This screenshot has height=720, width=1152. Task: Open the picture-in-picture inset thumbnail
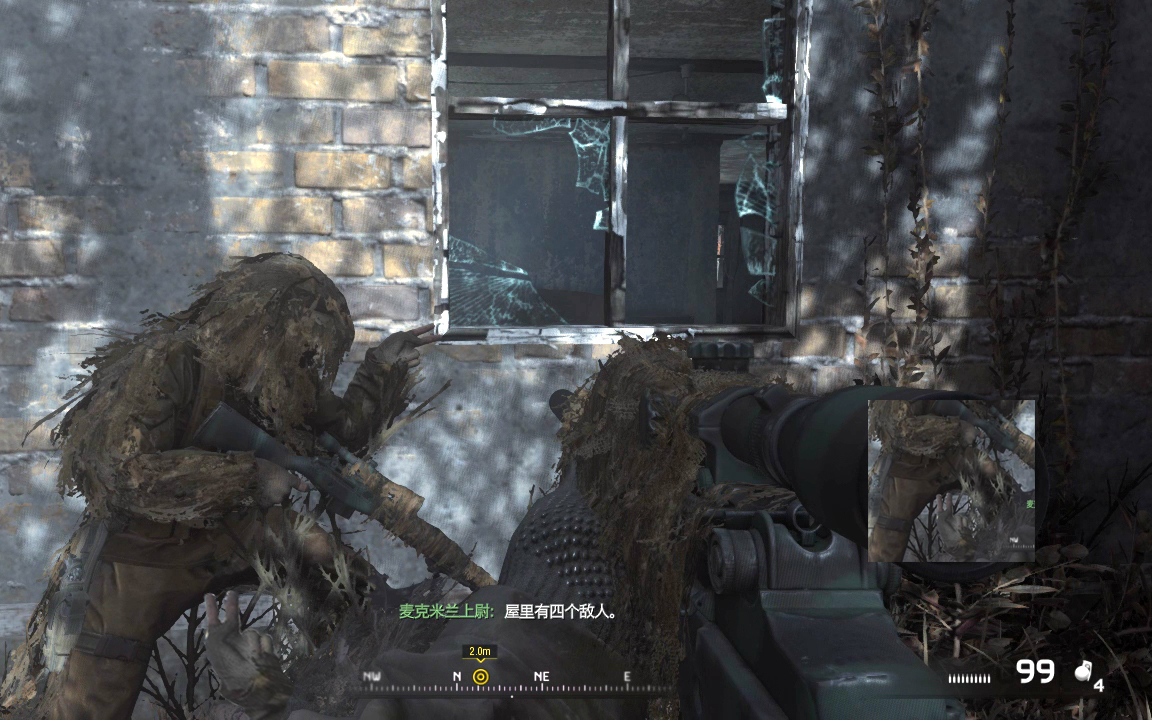tap(951, 480)
